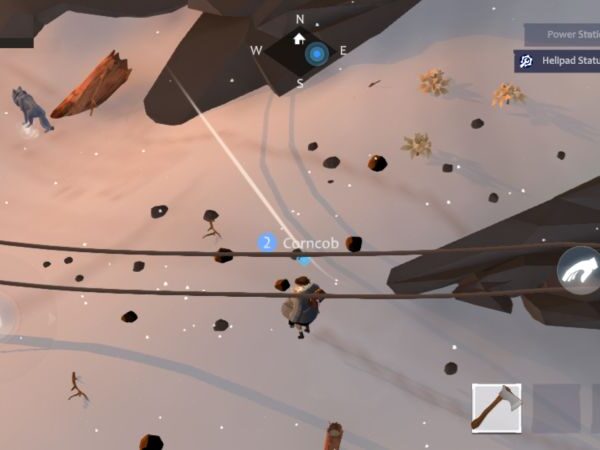Screen dimensions: 600x450
Task: Tap the wolf companion action button
Action: (x=580, y=271)
